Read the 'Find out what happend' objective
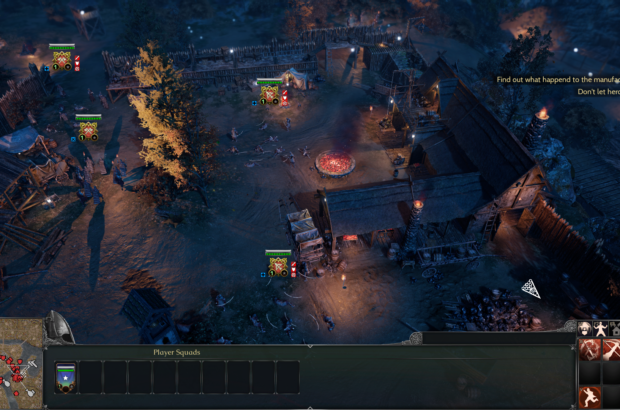620x410 pixels. [x=558, y=78]
